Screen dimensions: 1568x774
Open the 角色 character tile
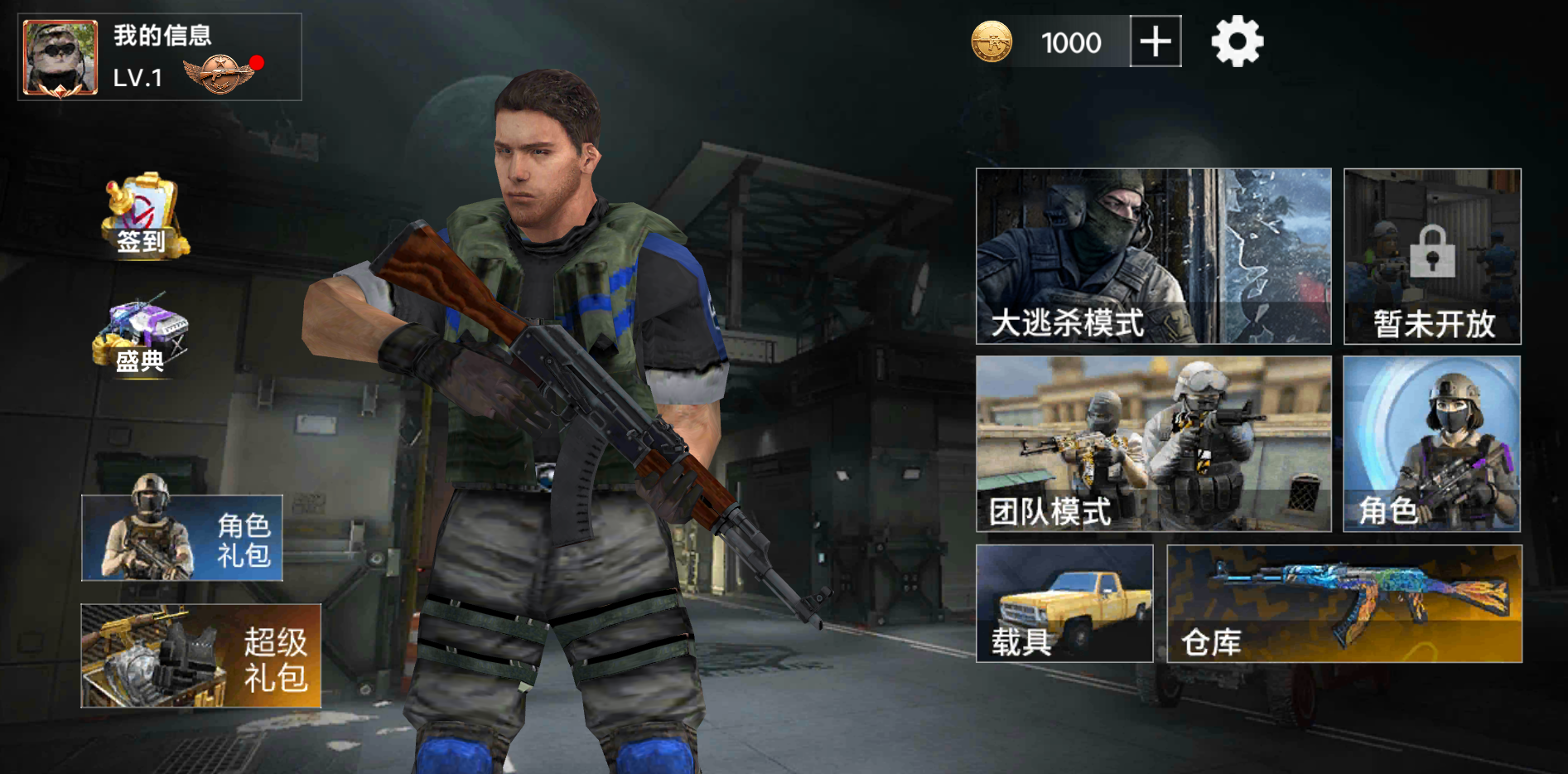tap(1431, 443)
